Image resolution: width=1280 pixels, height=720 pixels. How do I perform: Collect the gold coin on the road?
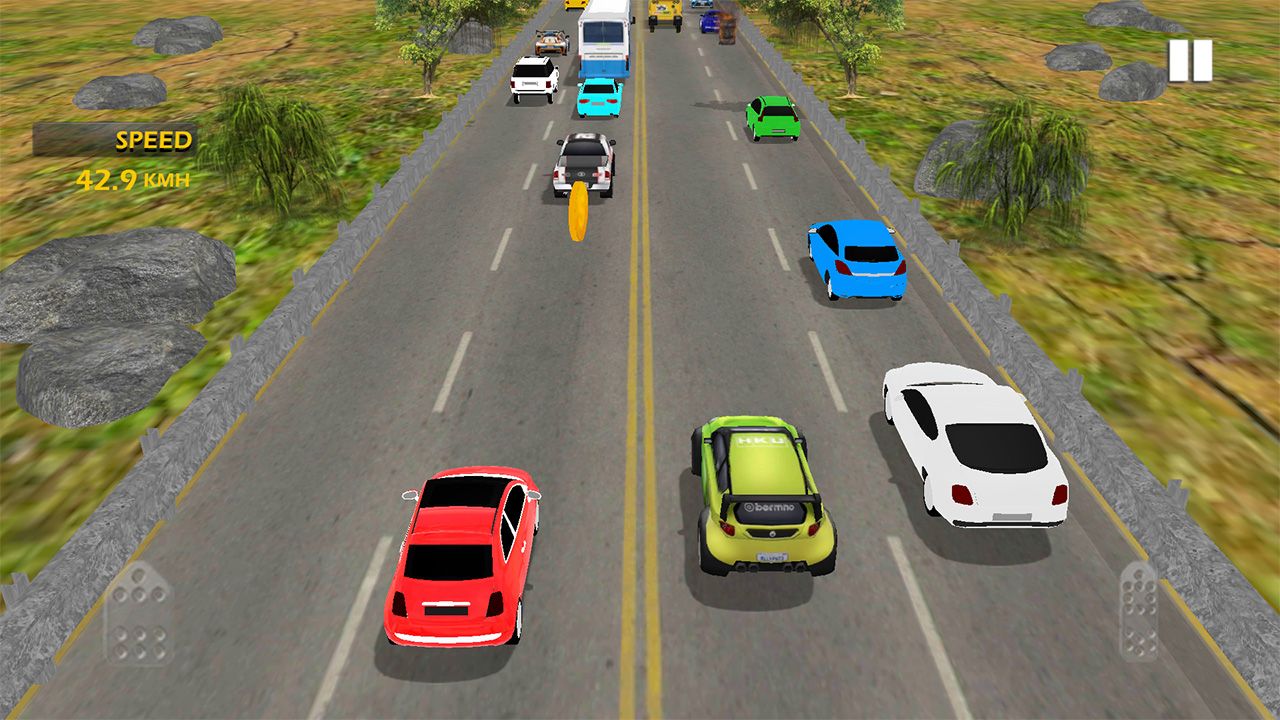coord(577,212)
